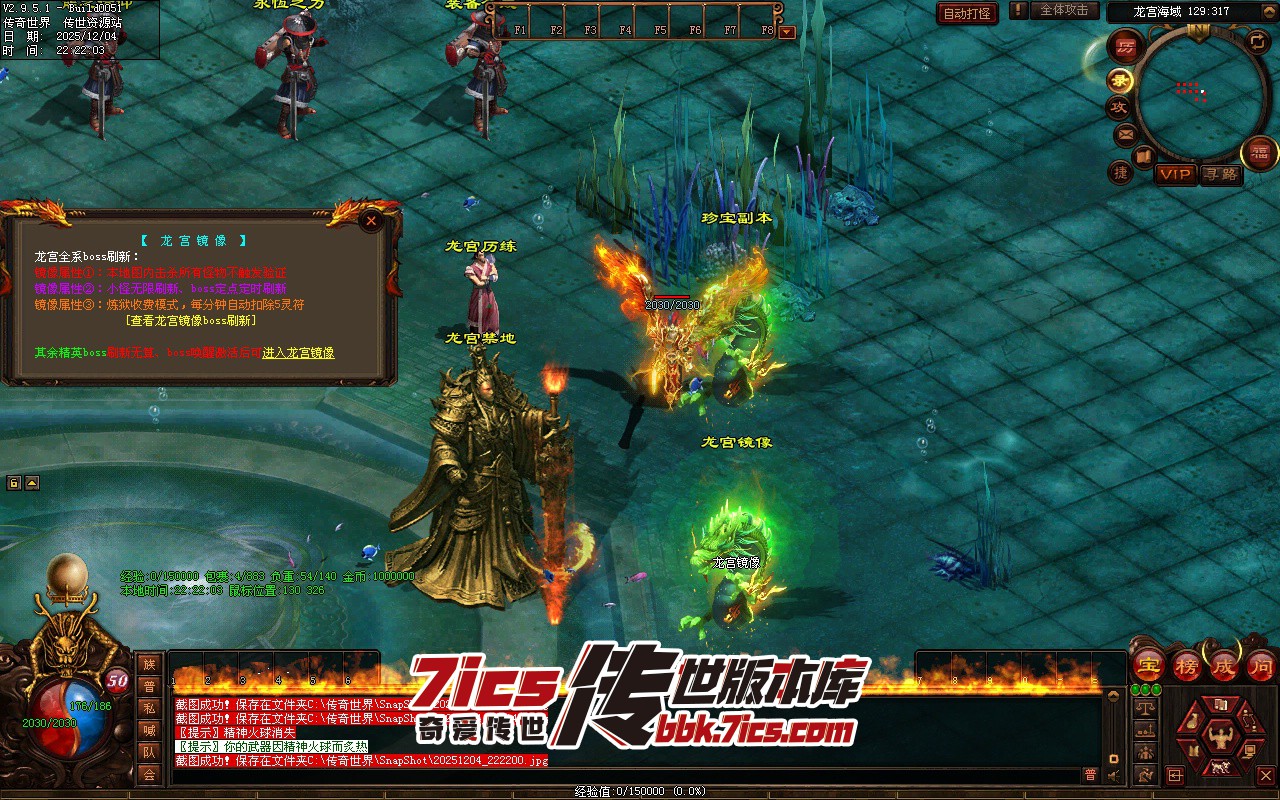Click the 进入龙宫镜像 link

298,353
